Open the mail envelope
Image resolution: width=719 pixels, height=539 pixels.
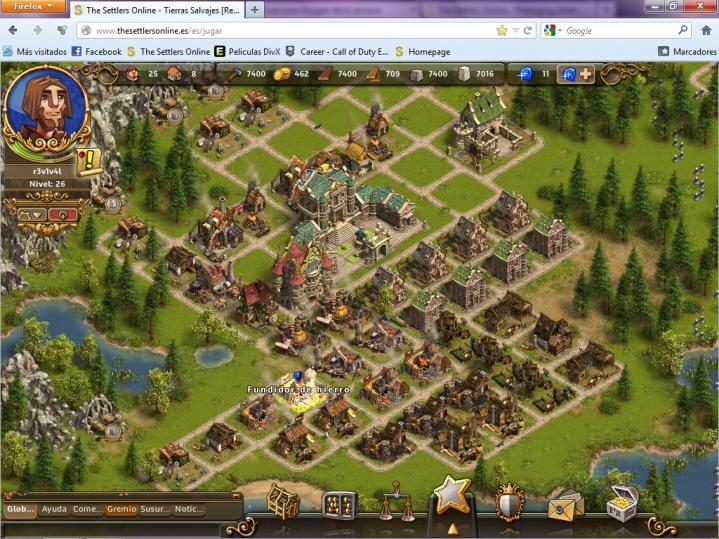[x=565, y=505]
